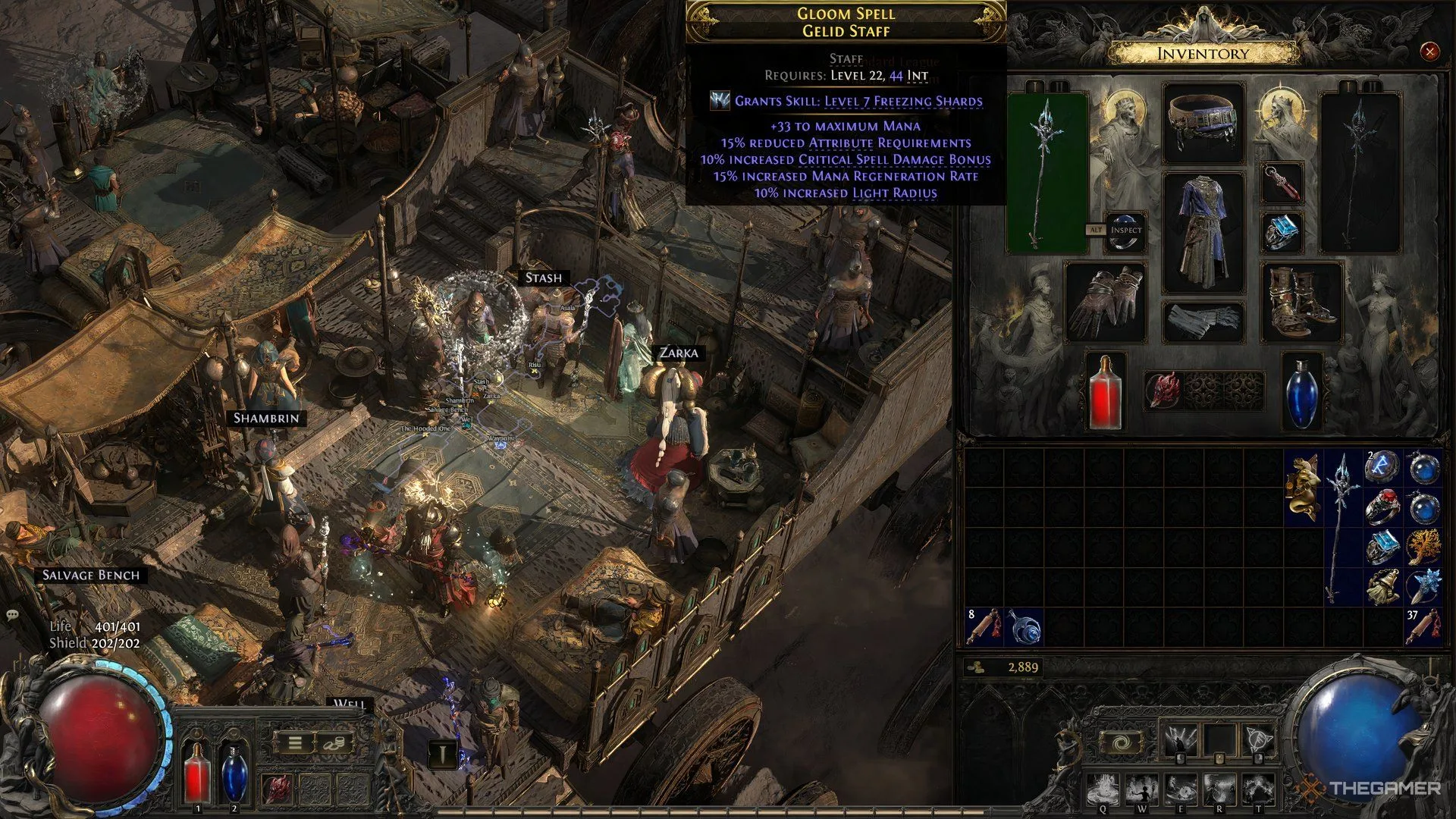Pick the golden frog statue in inventory

[x=1304, y=487]
